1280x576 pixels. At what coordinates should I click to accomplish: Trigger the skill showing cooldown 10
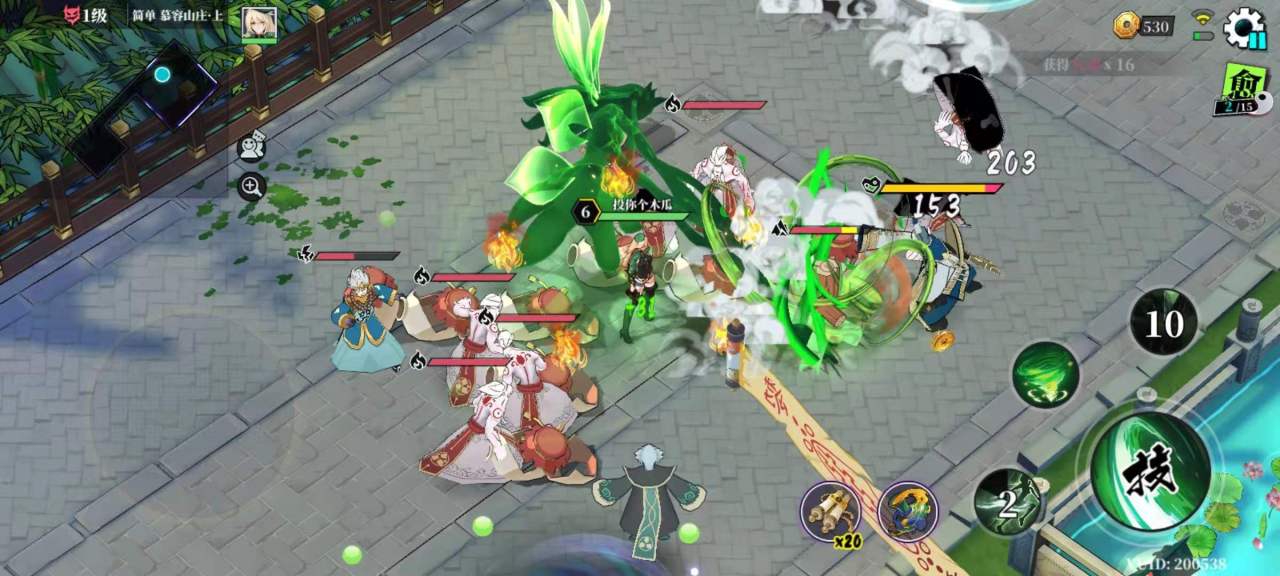1163,323
